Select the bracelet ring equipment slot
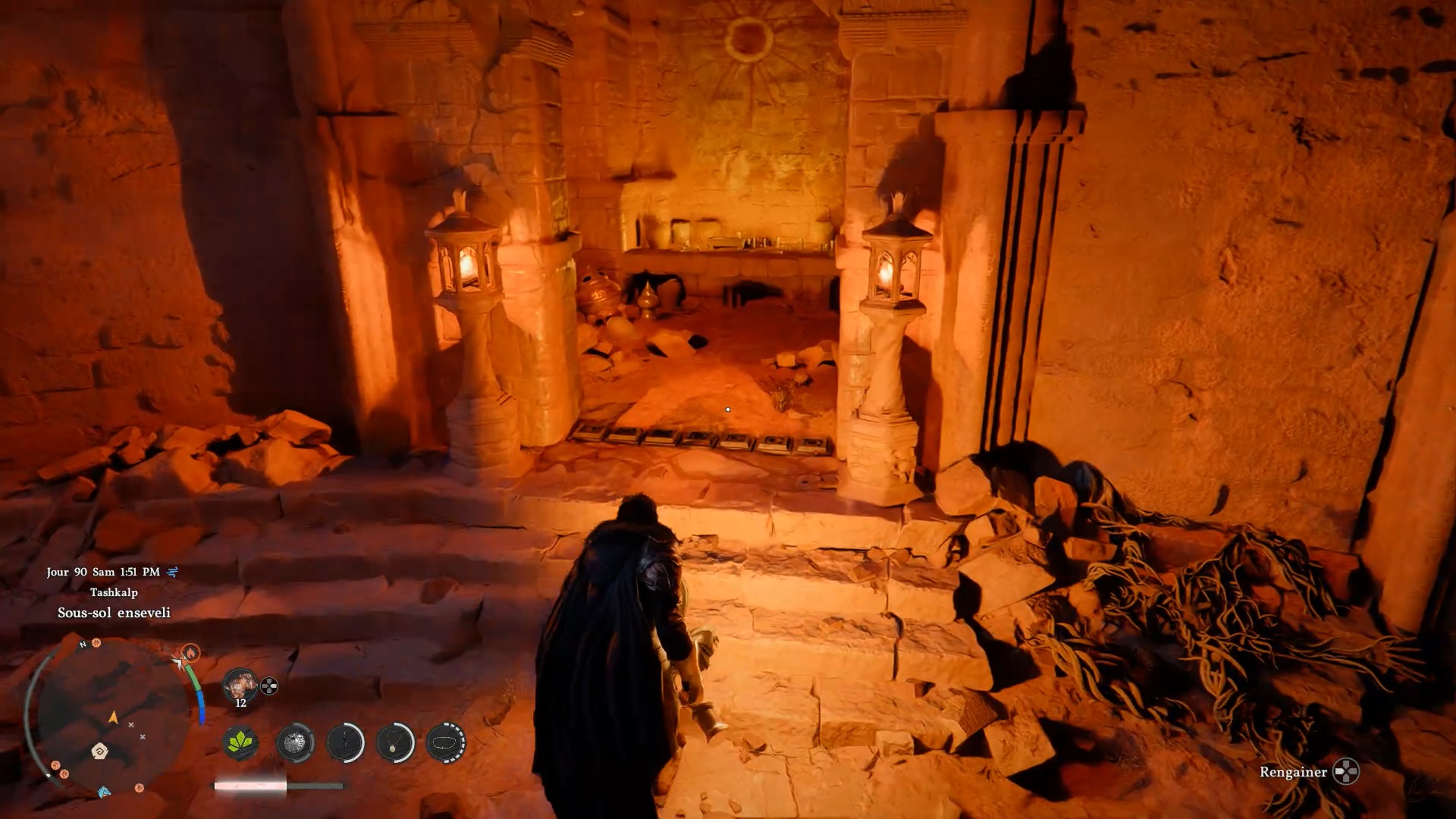This screenshot has width=1456, height=819. pos(446,742)
